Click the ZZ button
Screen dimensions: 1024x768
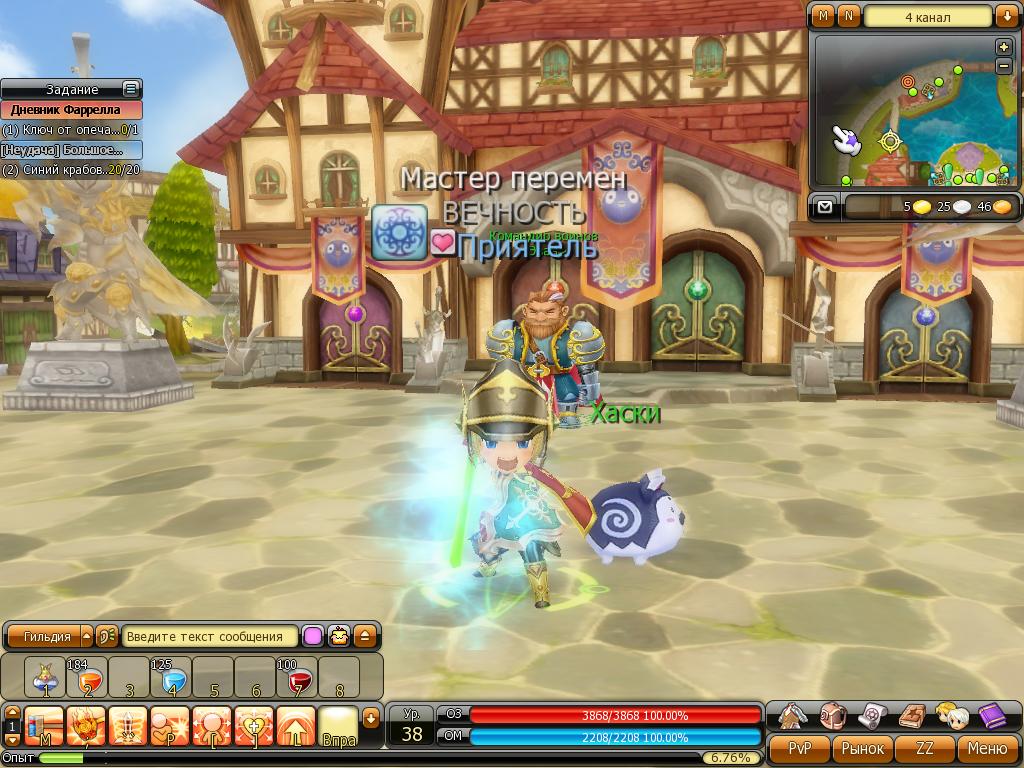[x=925, y=748]
